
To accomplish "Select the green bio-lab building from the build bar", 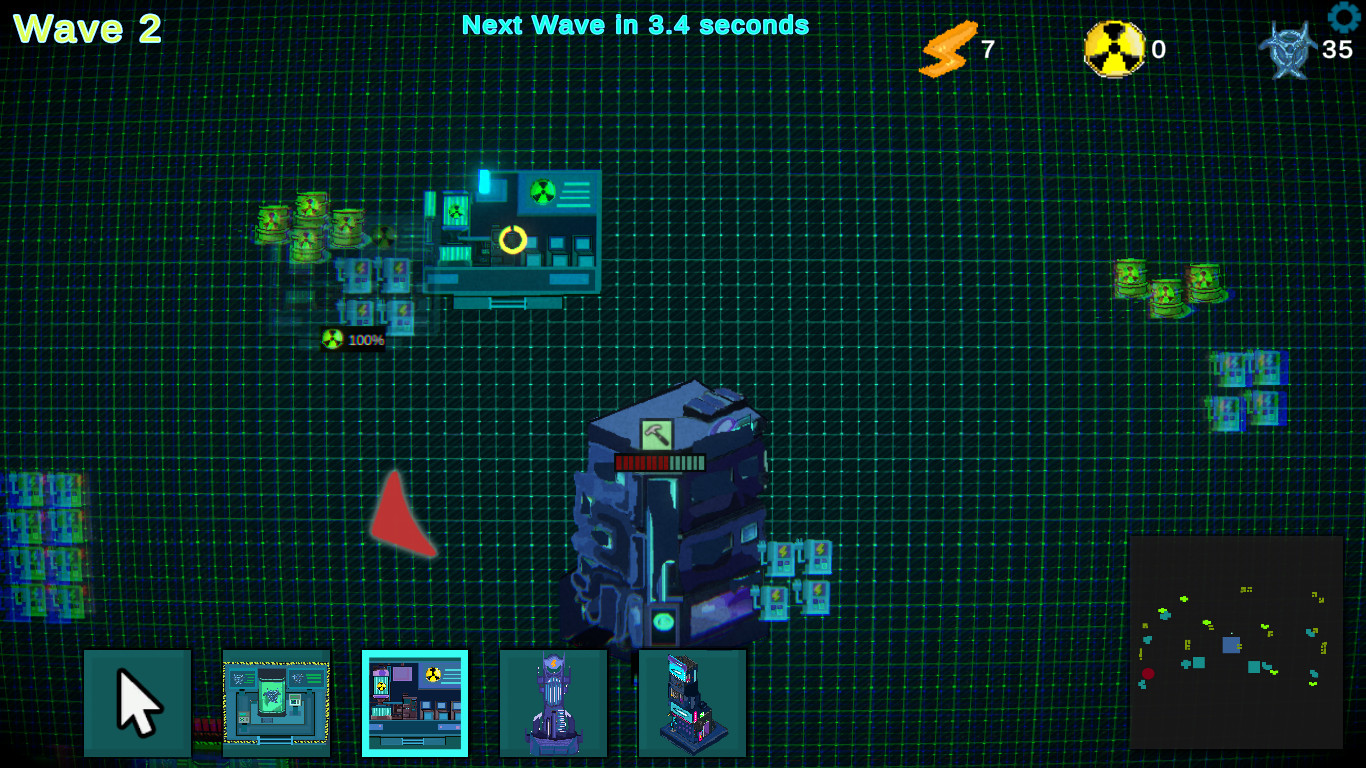I will click(275, 702).
